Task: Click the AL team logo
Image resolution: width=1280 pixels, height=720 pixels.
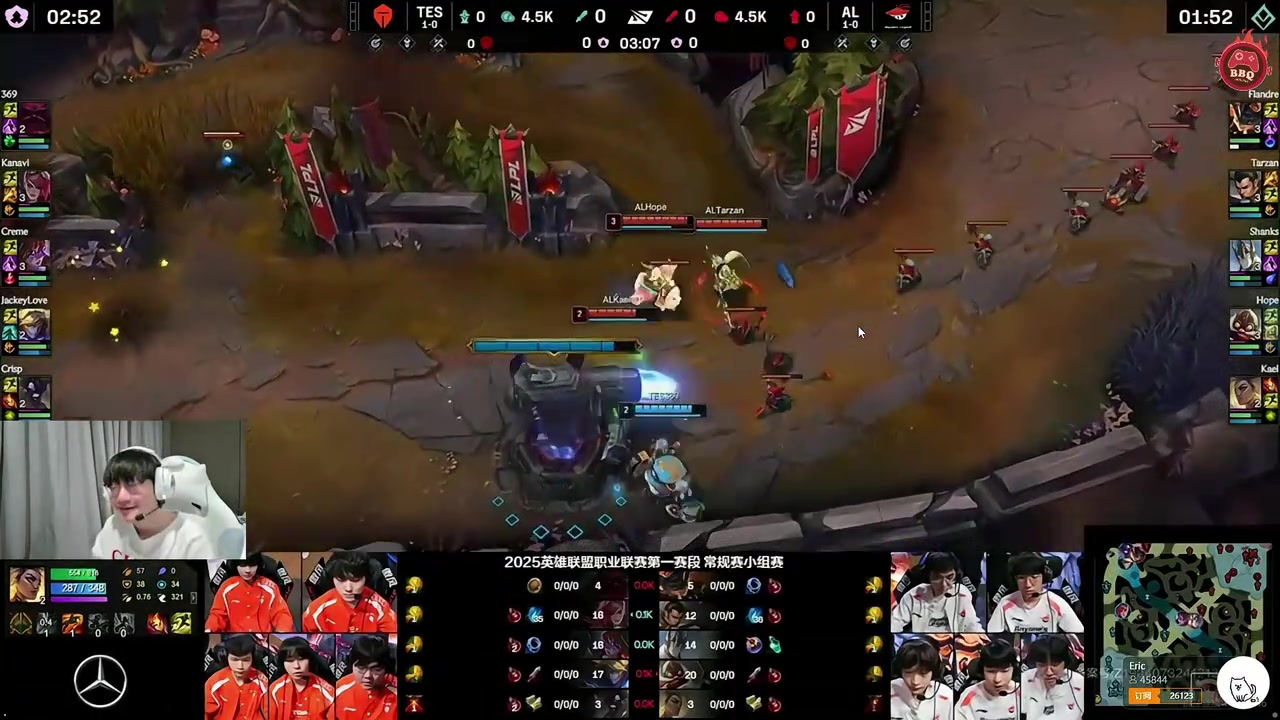Action: click(x=897, y=16)
